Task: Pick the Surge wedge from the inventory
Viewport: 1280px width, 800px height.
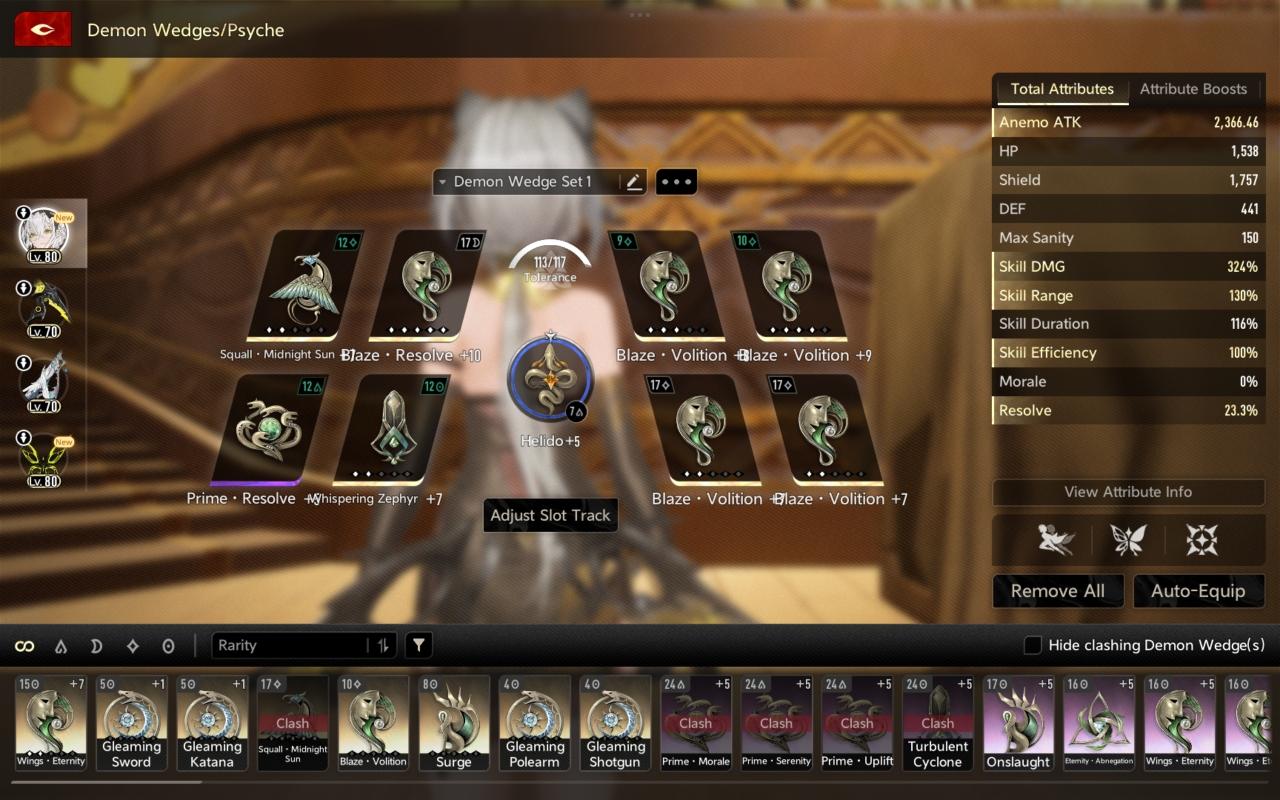Action: point(454,723)
